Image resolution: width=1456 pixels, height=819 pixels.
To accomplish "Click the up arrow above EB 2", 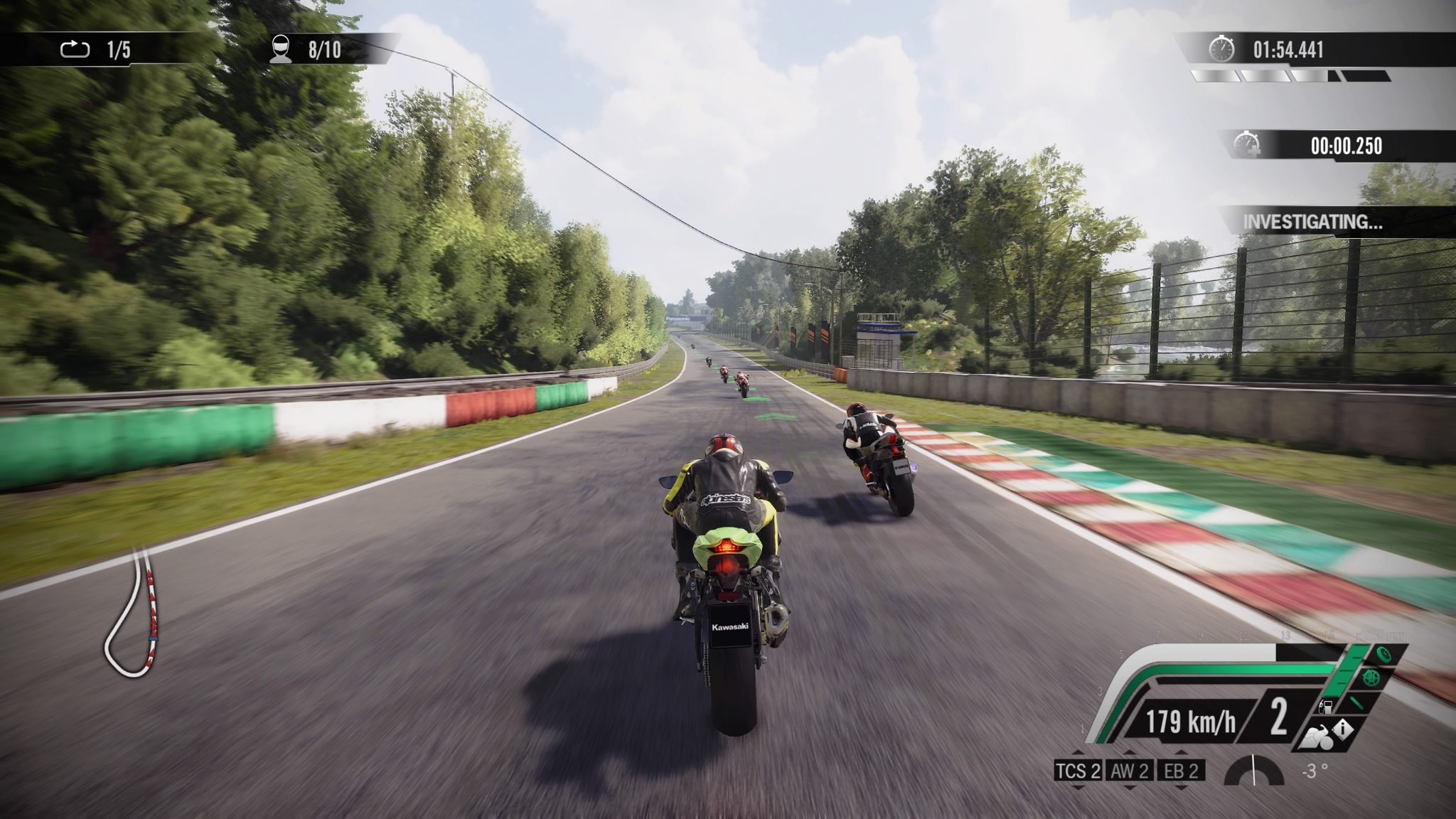I will tap(1180, 754).
